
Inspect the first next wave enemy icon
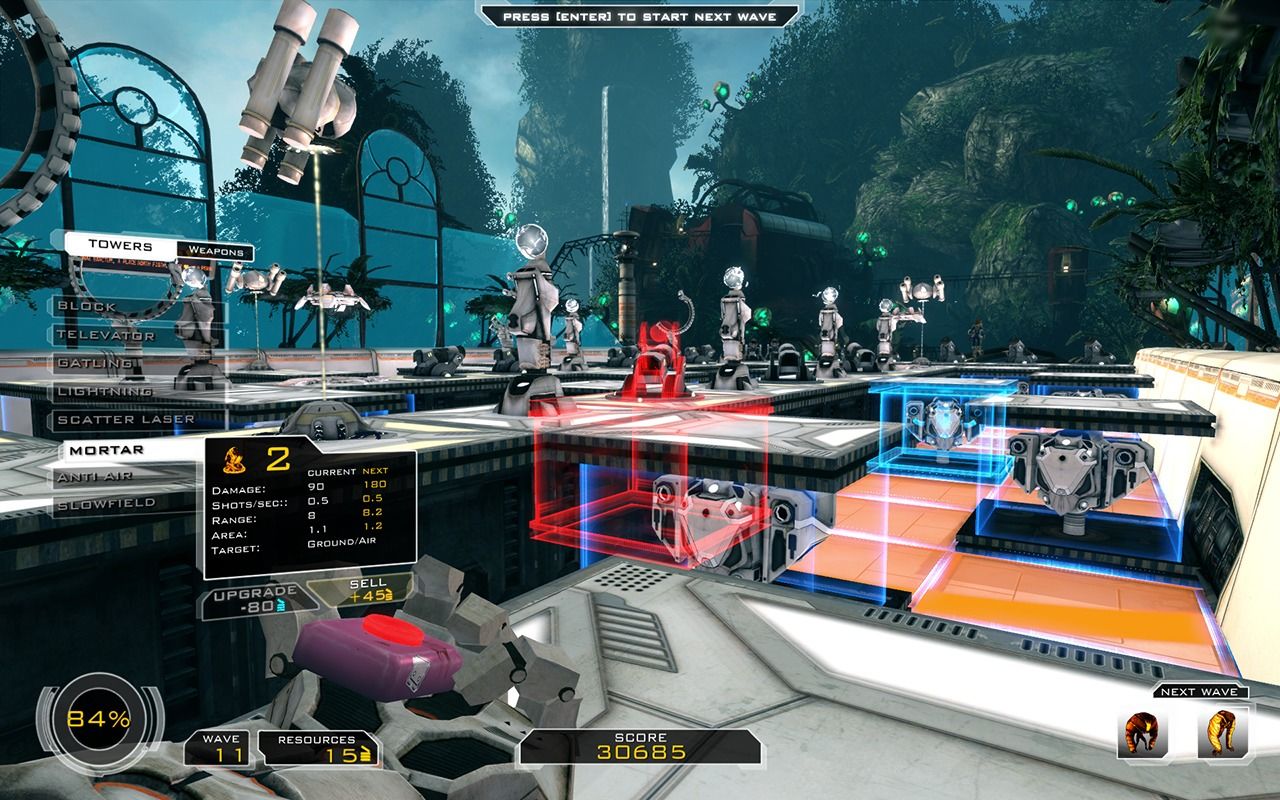[x=1141, y=734]
